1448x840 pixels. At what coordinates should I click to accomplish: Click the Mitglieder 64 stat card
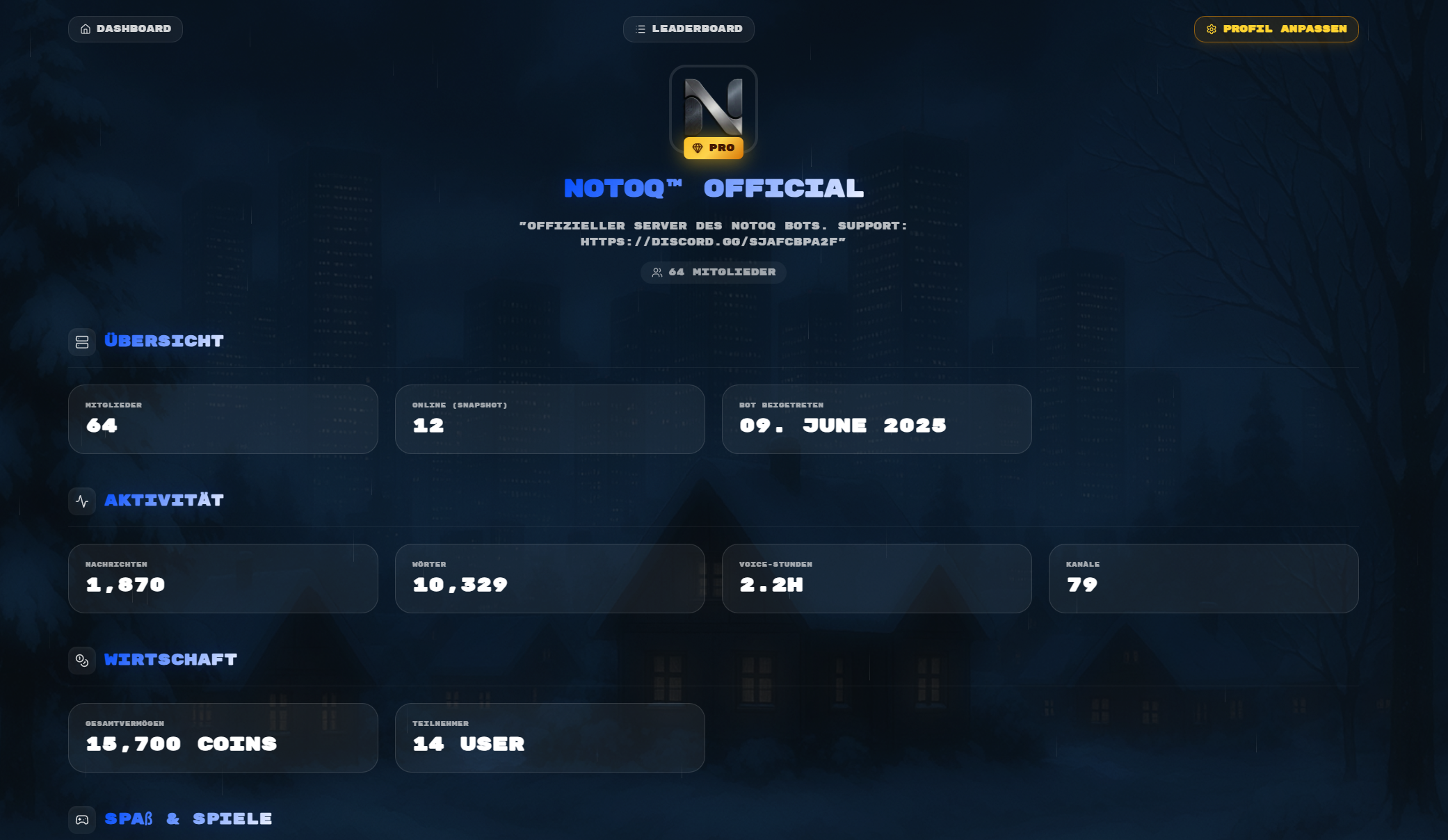coord(223,419)
